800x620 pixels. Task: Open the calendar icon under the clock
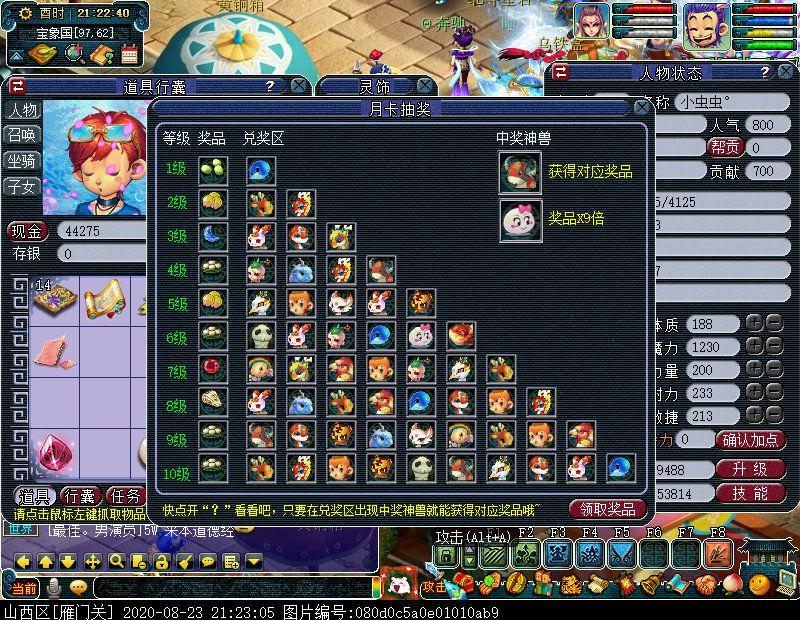(x=129, y=54)
